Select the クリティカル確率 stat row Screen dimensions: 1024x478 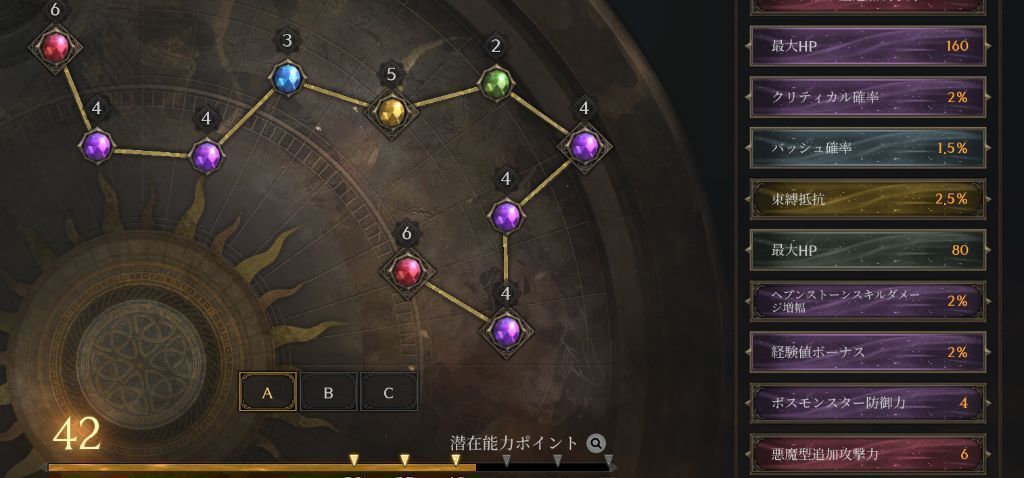867,97
